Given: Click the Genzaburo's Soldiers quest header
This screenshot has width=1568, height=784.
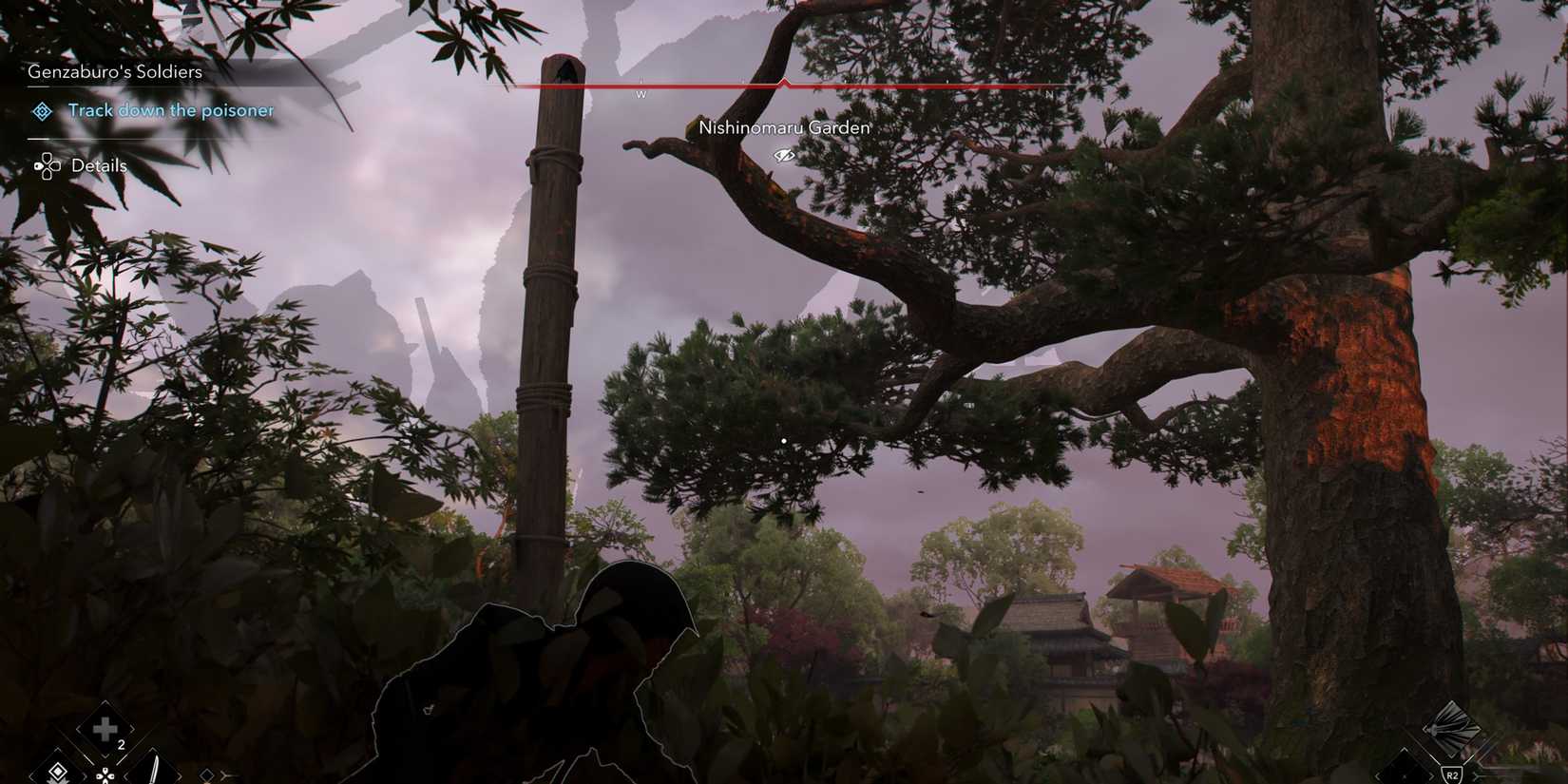Looking at the screenshot, I should 116,70.
